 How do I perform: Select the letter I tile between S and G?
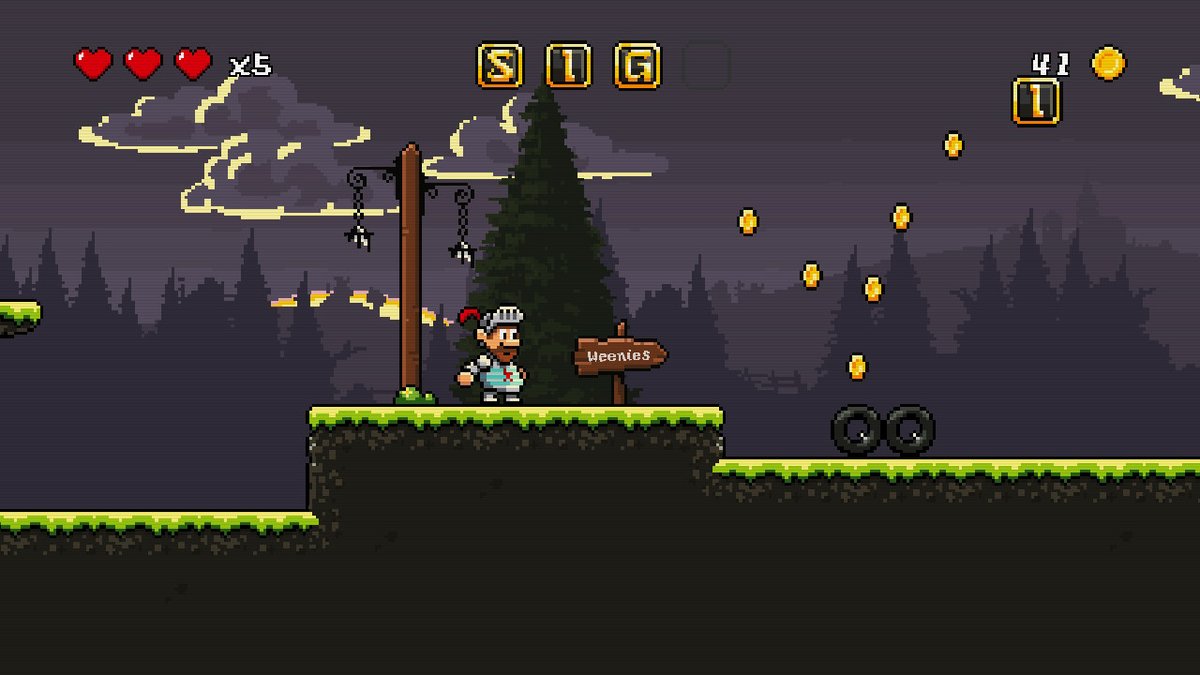click(x=568, y=65)
